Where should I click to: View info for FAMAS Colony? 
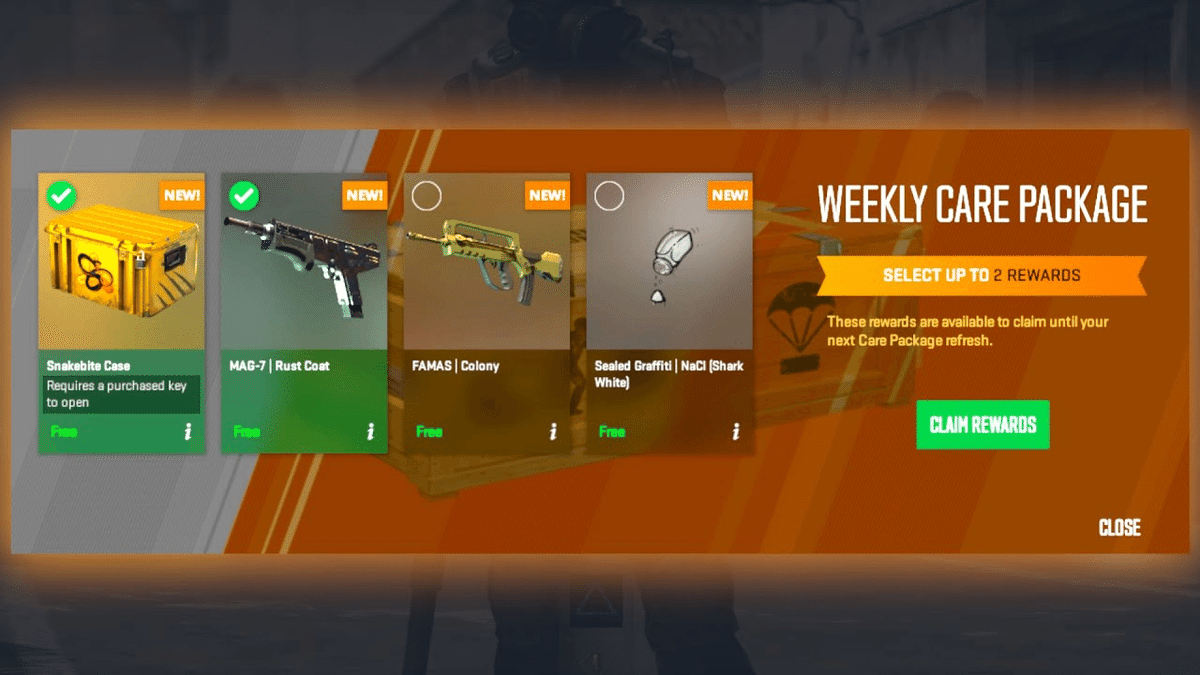pos(553,432)
